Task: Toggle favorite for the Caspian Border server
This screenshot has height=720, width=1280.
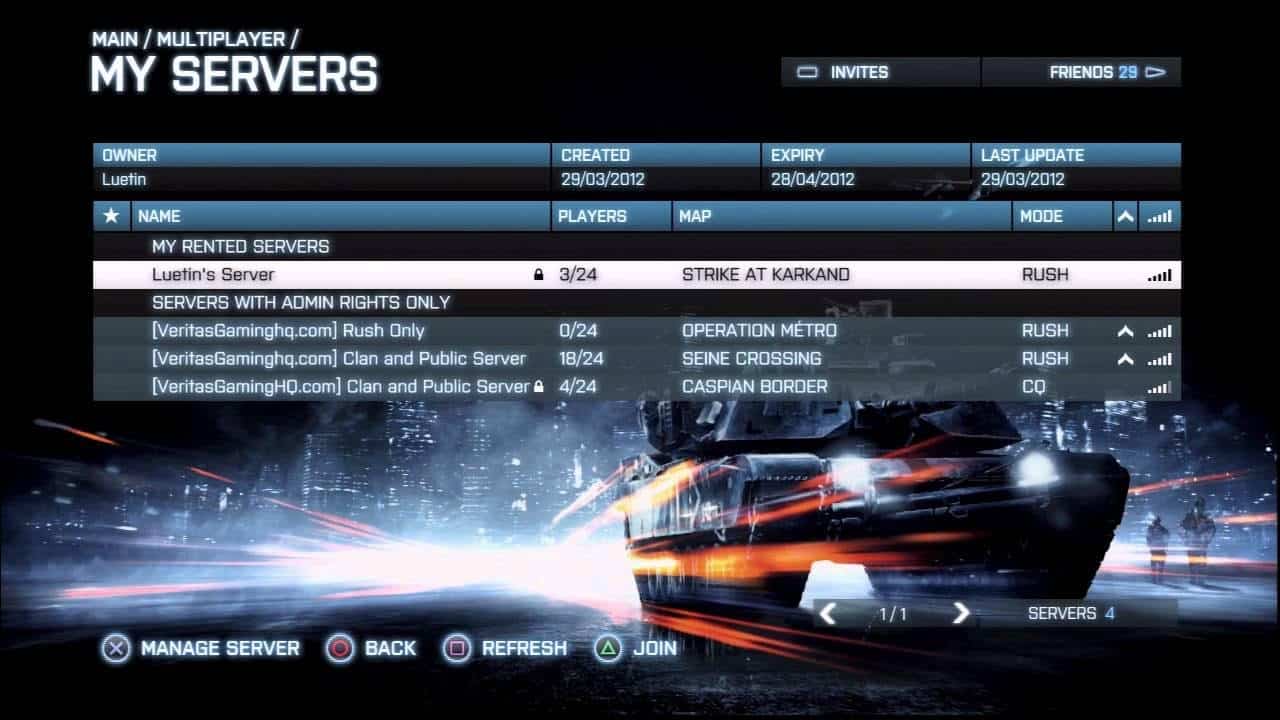Action: [x=111, y=386]
